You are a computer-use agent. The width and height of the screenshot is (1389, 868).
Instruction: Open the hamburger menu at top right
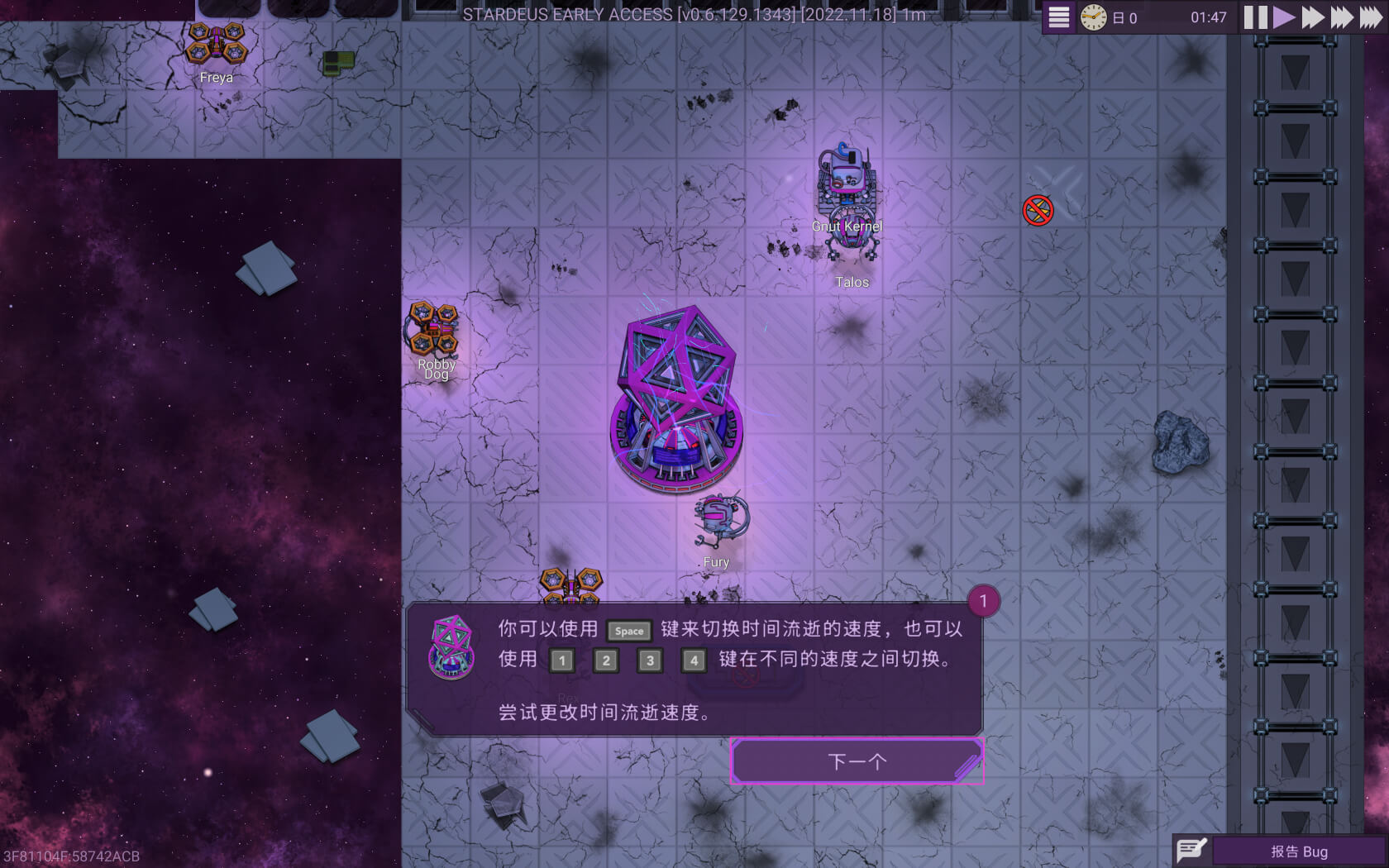1057,17
